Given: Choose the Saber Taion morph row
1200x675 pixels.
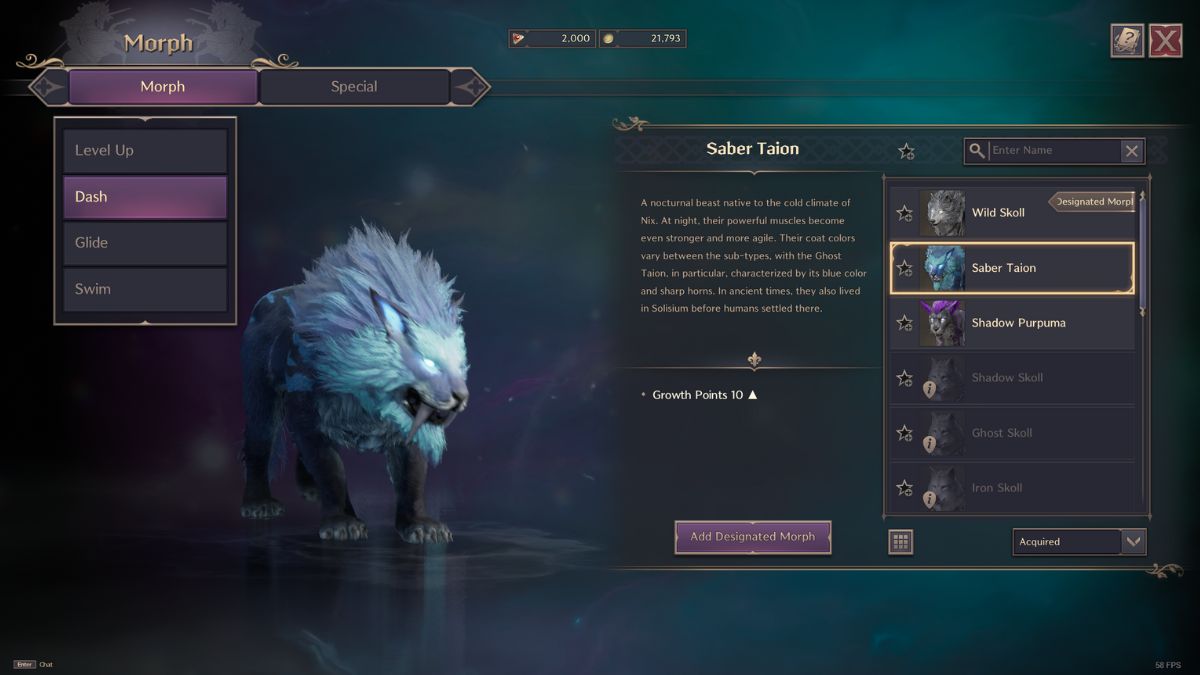Looking at the screenshot, I should click(1012, 268).
